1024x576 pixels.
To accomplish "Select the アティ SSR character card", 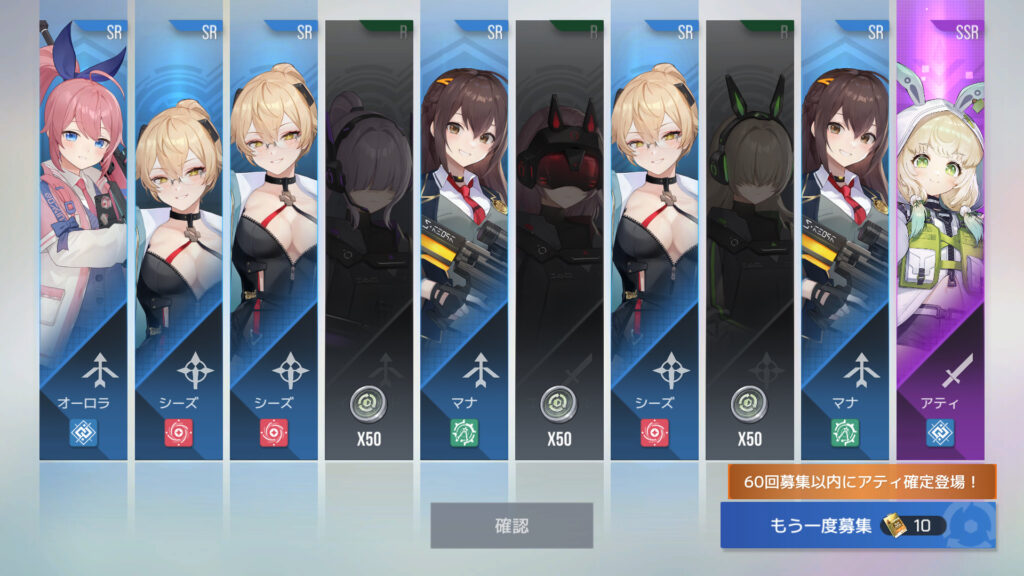I will tap(940, 240).
